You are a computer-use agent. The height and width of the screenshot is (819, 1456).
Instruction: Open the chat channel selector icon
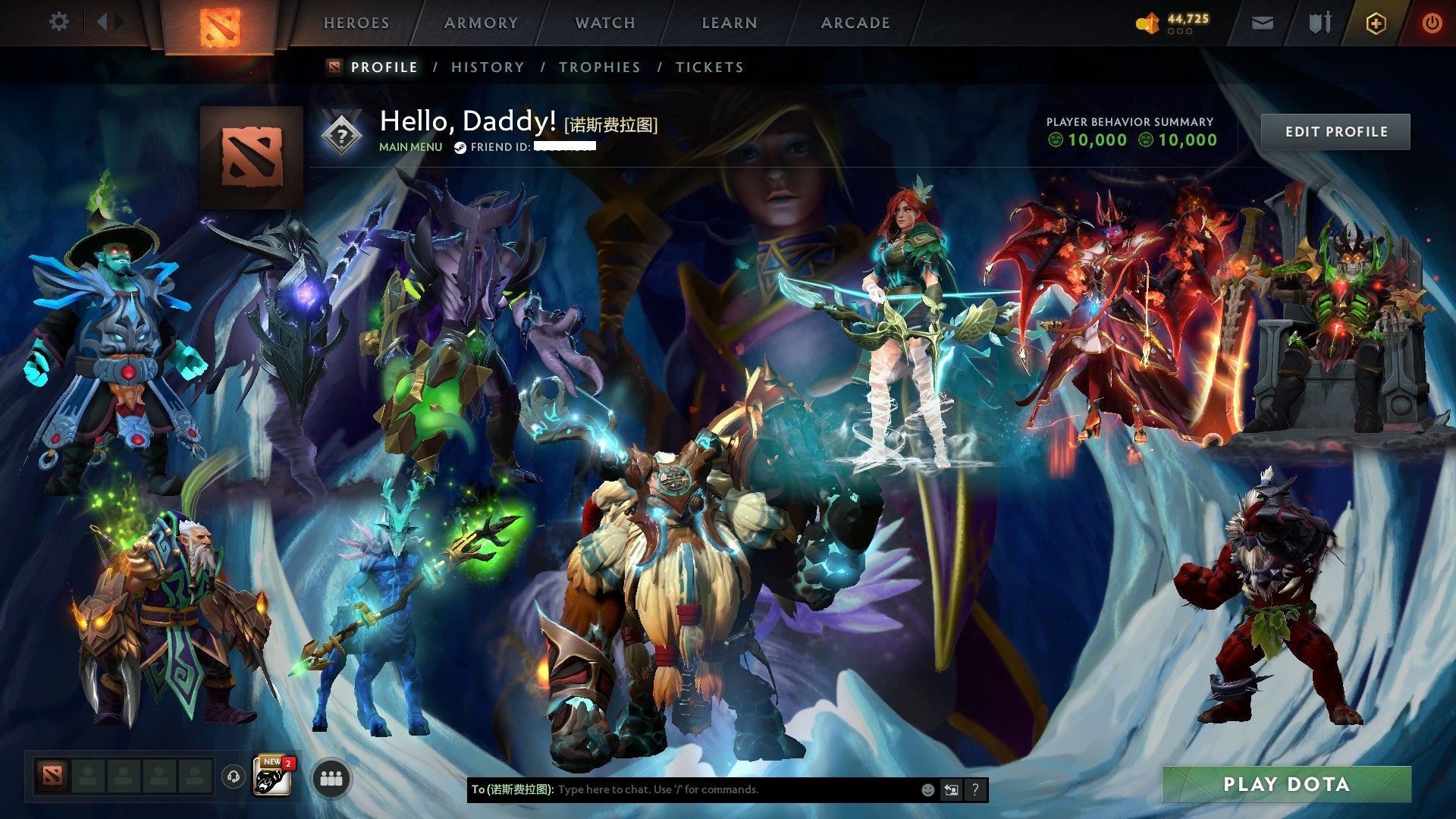click(x=950, y=789)
